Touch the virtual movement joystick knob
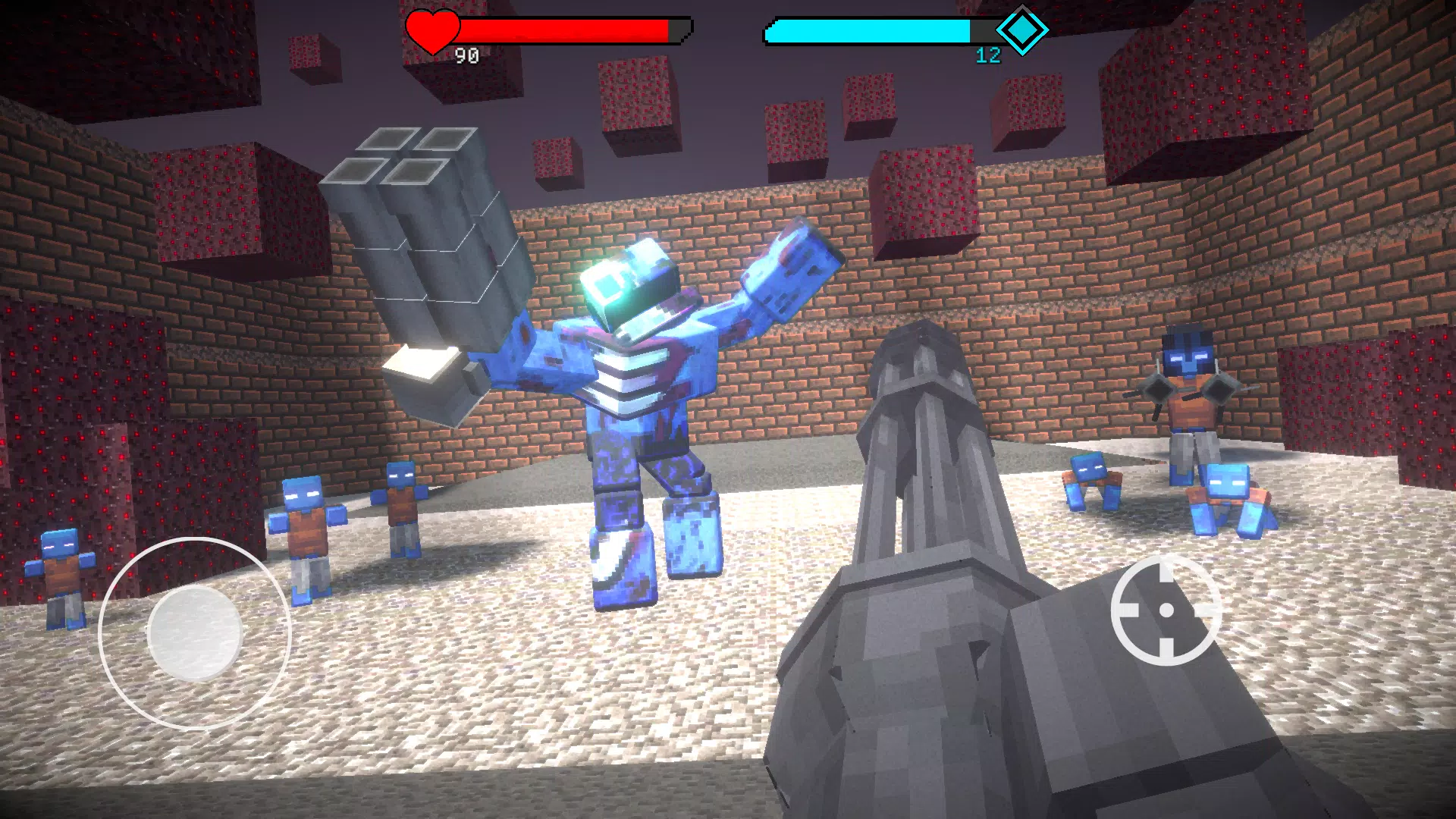The height and width of the screenshot is (819, 1456). coord(195,632)
